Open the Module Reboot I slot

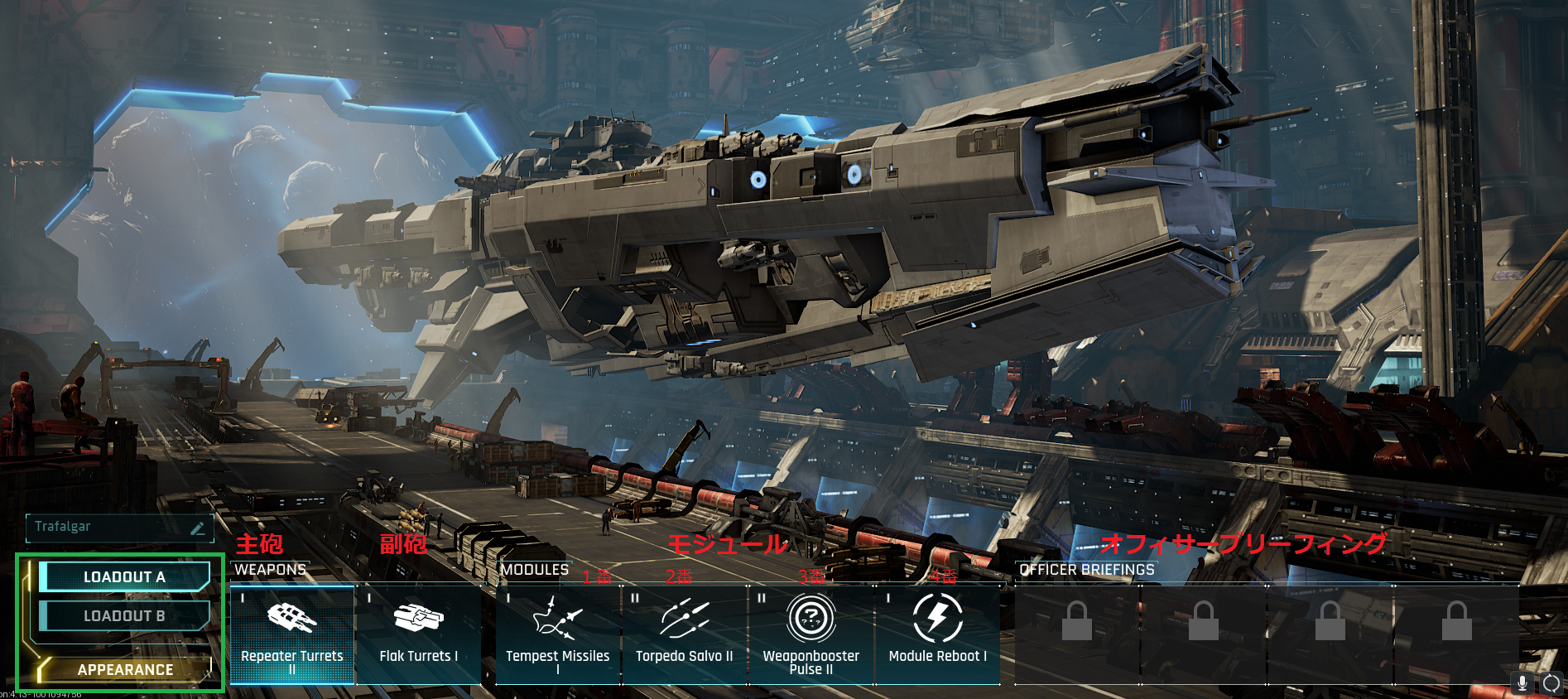(x=938, y=634)
